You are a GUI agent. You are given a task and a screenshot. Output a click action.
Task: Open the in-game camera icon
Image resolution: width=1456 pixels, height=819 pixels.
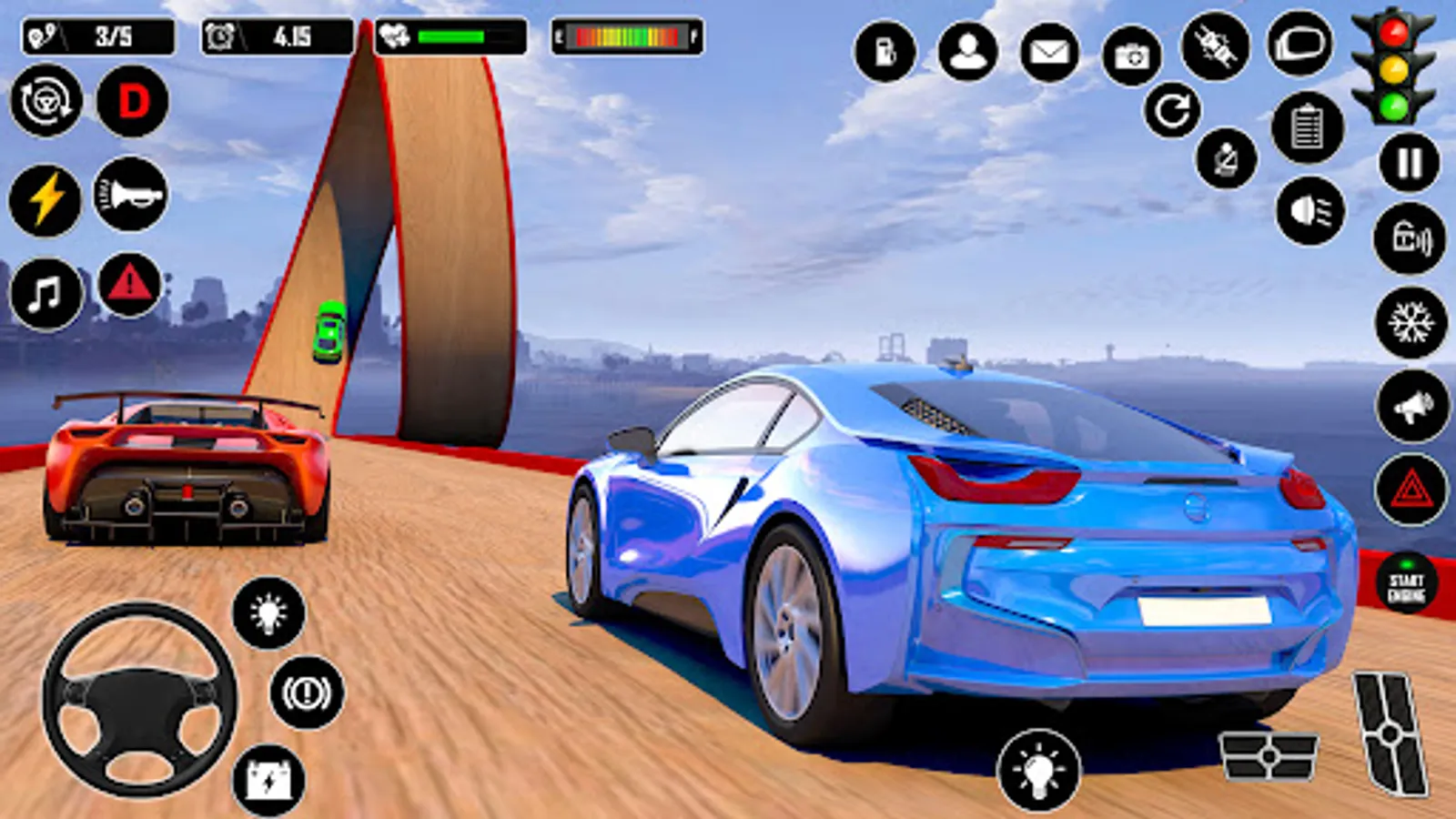click(1131, 56)
